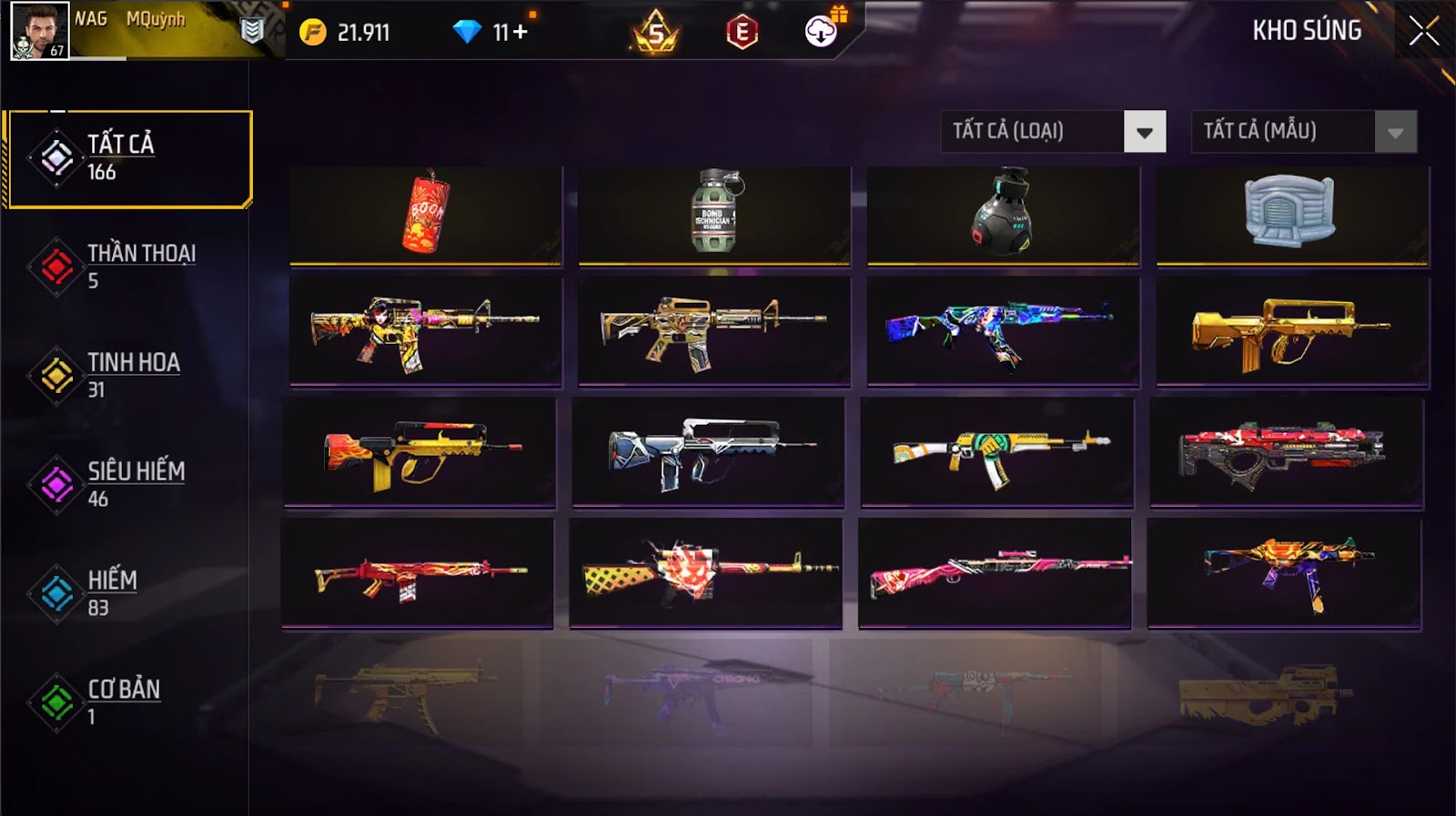Select the red BOOM firecracker grenade skin
The width and height of the screenshot is (1456, 816).
425,216
